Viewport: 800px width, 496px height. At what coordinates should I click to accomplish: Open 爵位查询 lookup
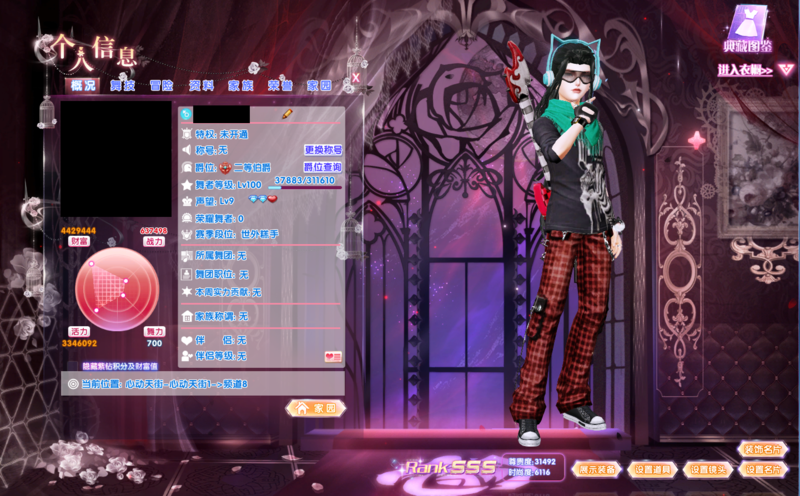[x=323, y=166]
